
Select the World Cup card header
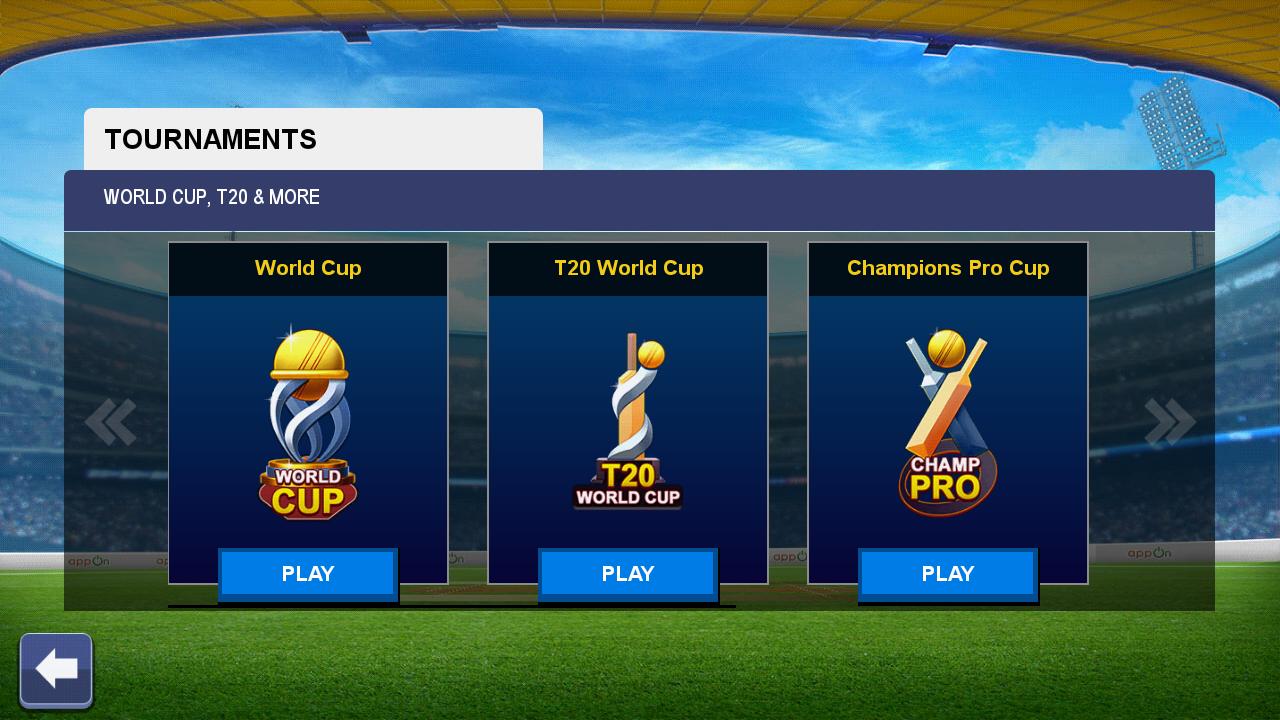[307, 268]
